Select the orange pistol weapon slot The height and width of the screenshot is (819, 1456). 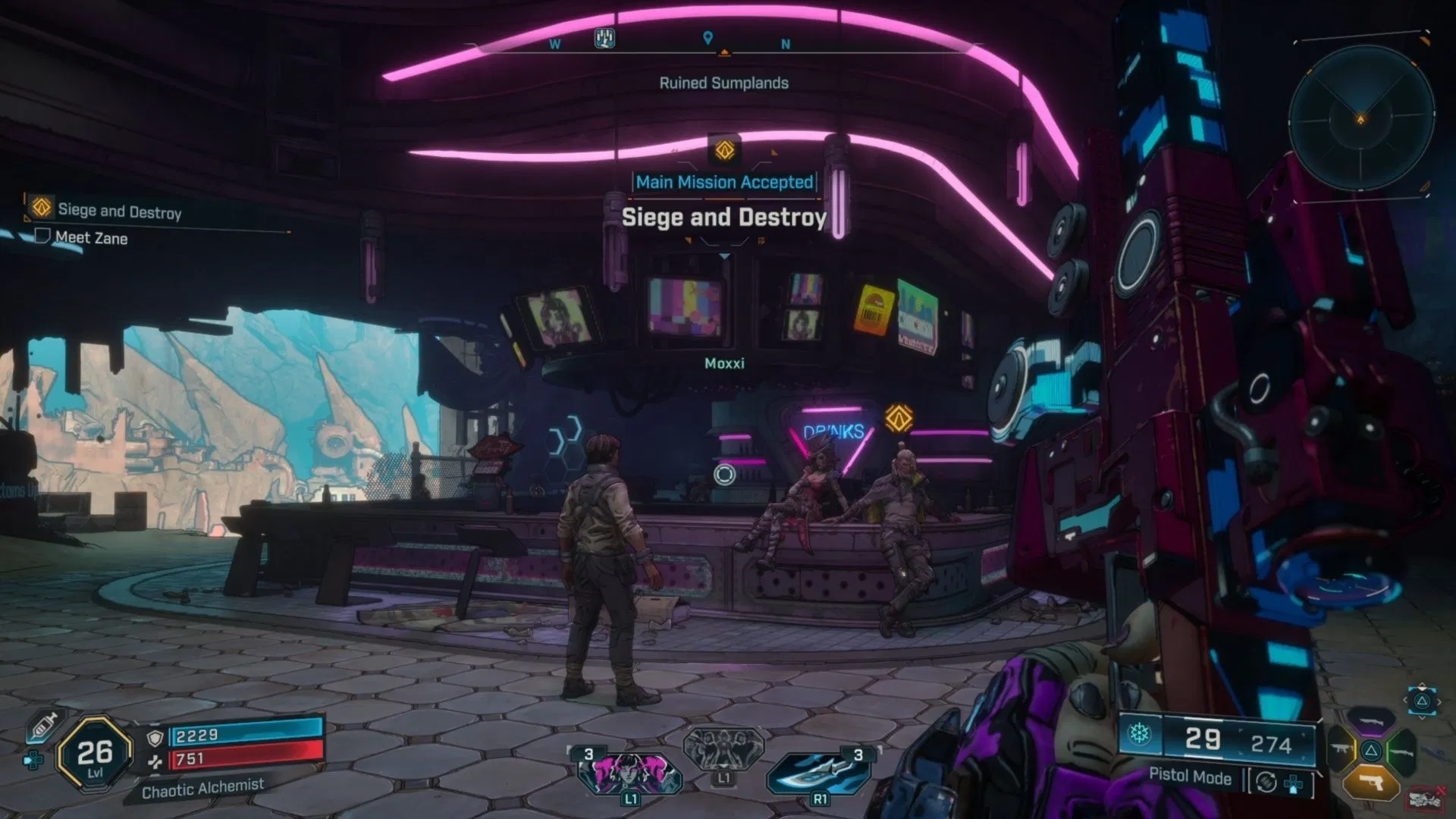click(1371, 783)
